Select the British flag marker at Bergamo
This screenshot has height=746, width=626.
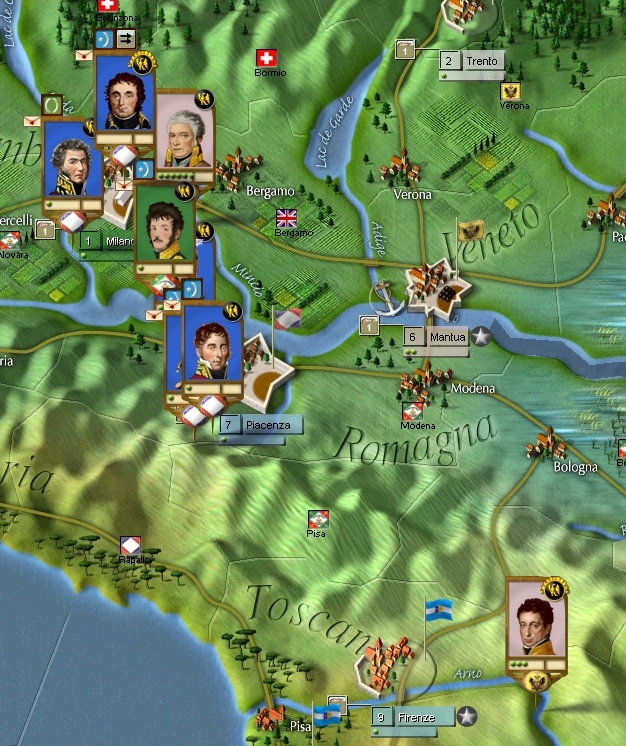[x=288, y=218]
